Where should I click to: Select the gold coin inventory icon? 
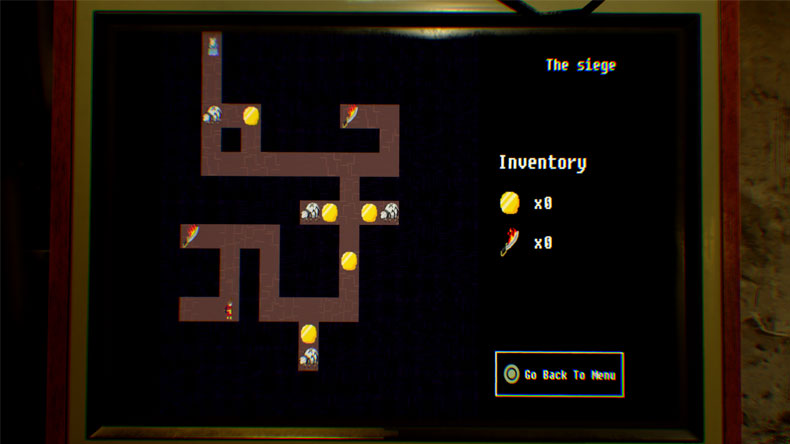tap(510, 203)
